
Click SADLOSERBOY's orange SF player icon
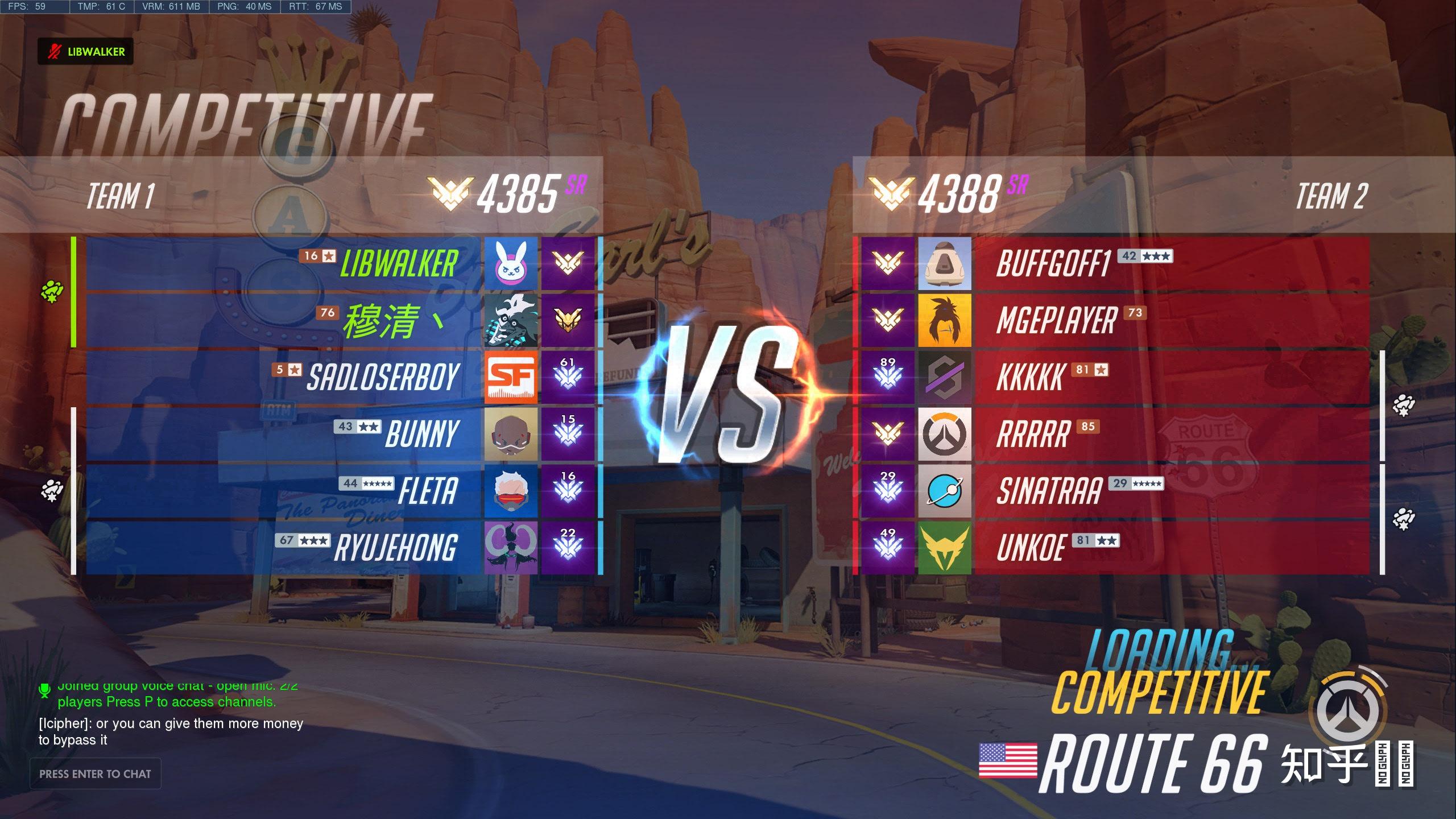pos(511,377)
